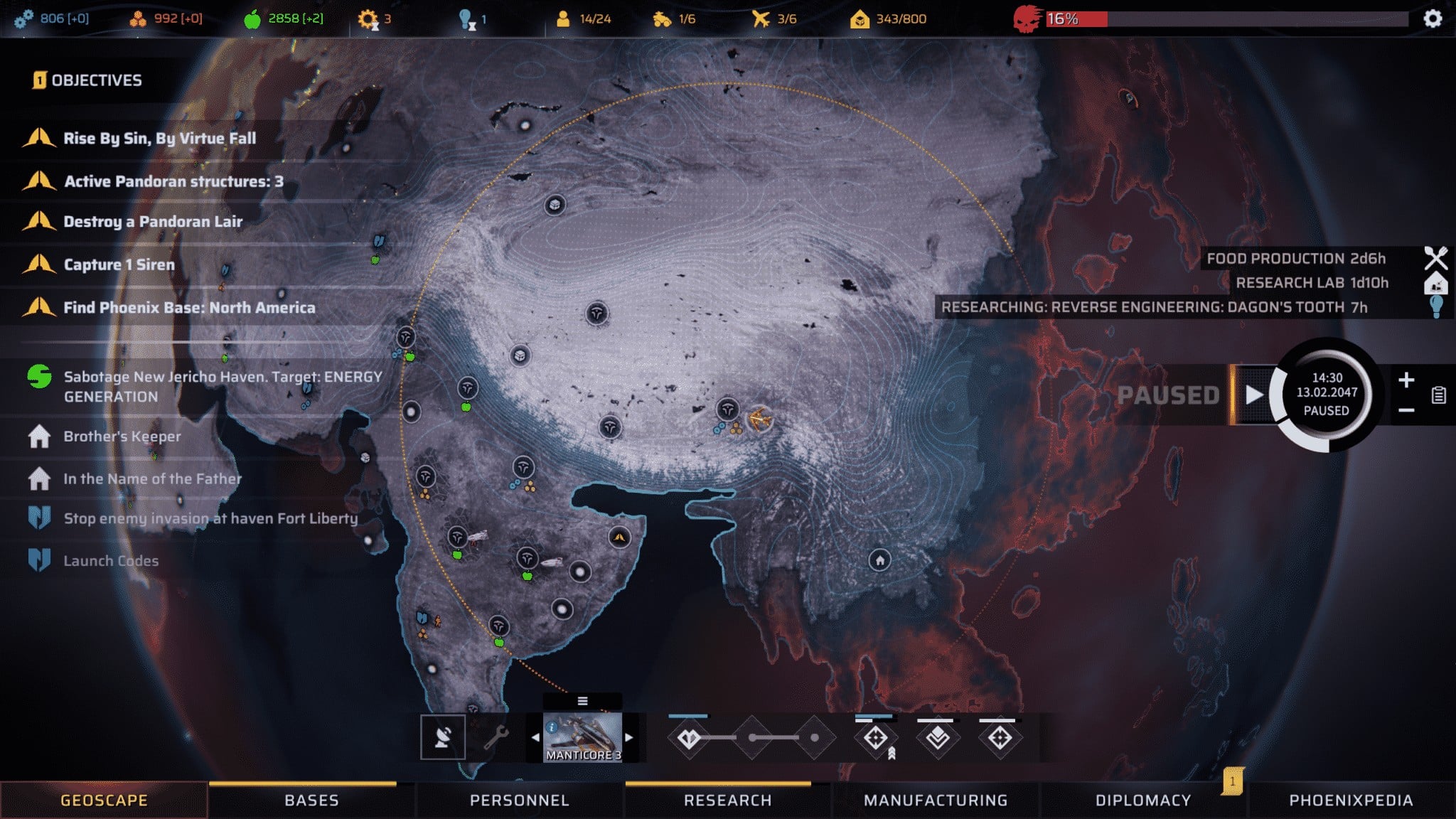Viewport: 1456px width, 819px height.
Task: Resume time with the play button
Action: pos(1254,395)
